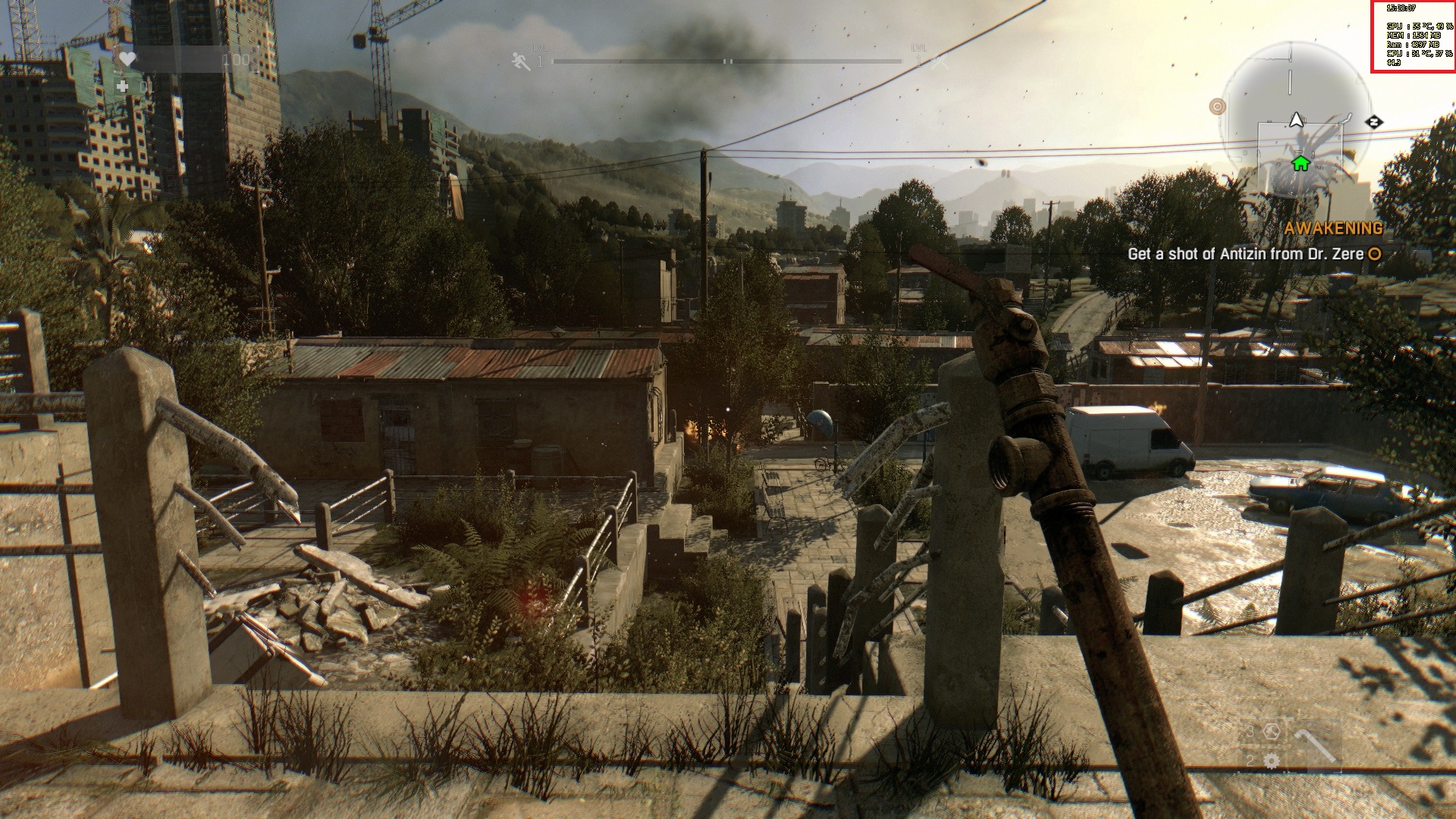This screenshot has height=819, width=1456.
Task: Choose the gear item in slot 2
Action: tap(1272, 761)
